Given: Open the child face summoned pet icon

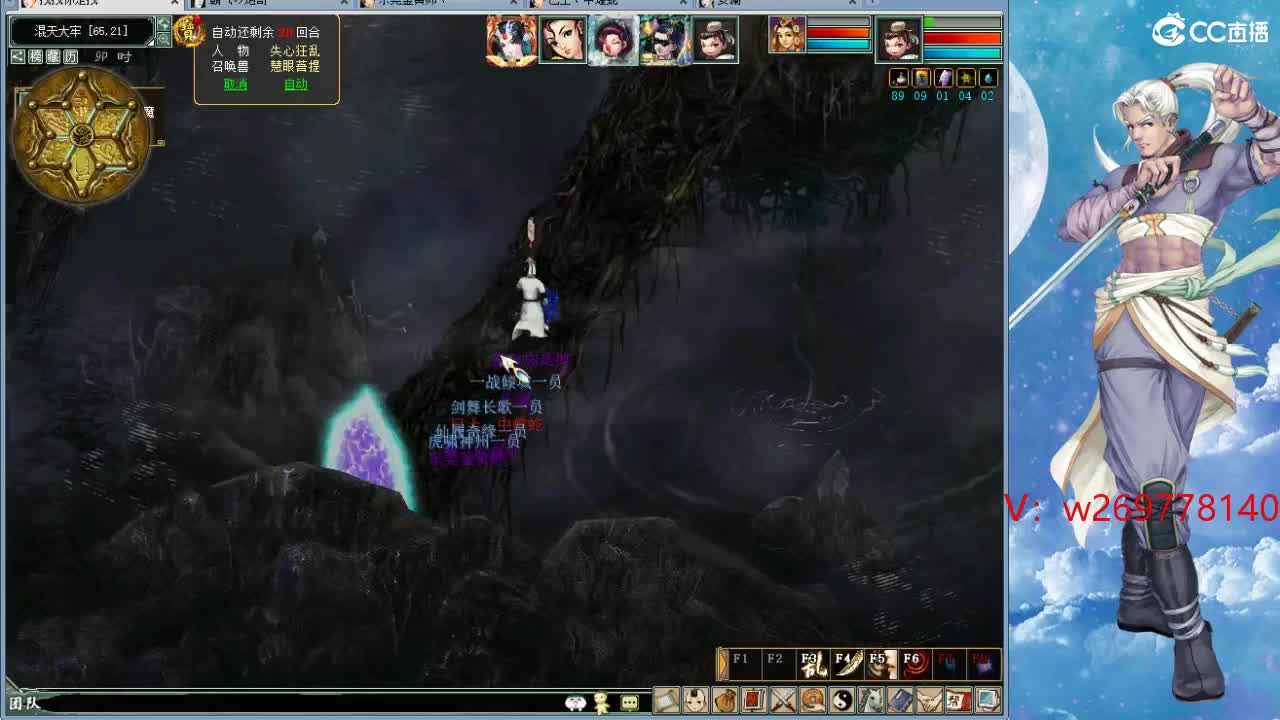Looking at the screenshot, I should pyautogui.click(x=696, y=701).
